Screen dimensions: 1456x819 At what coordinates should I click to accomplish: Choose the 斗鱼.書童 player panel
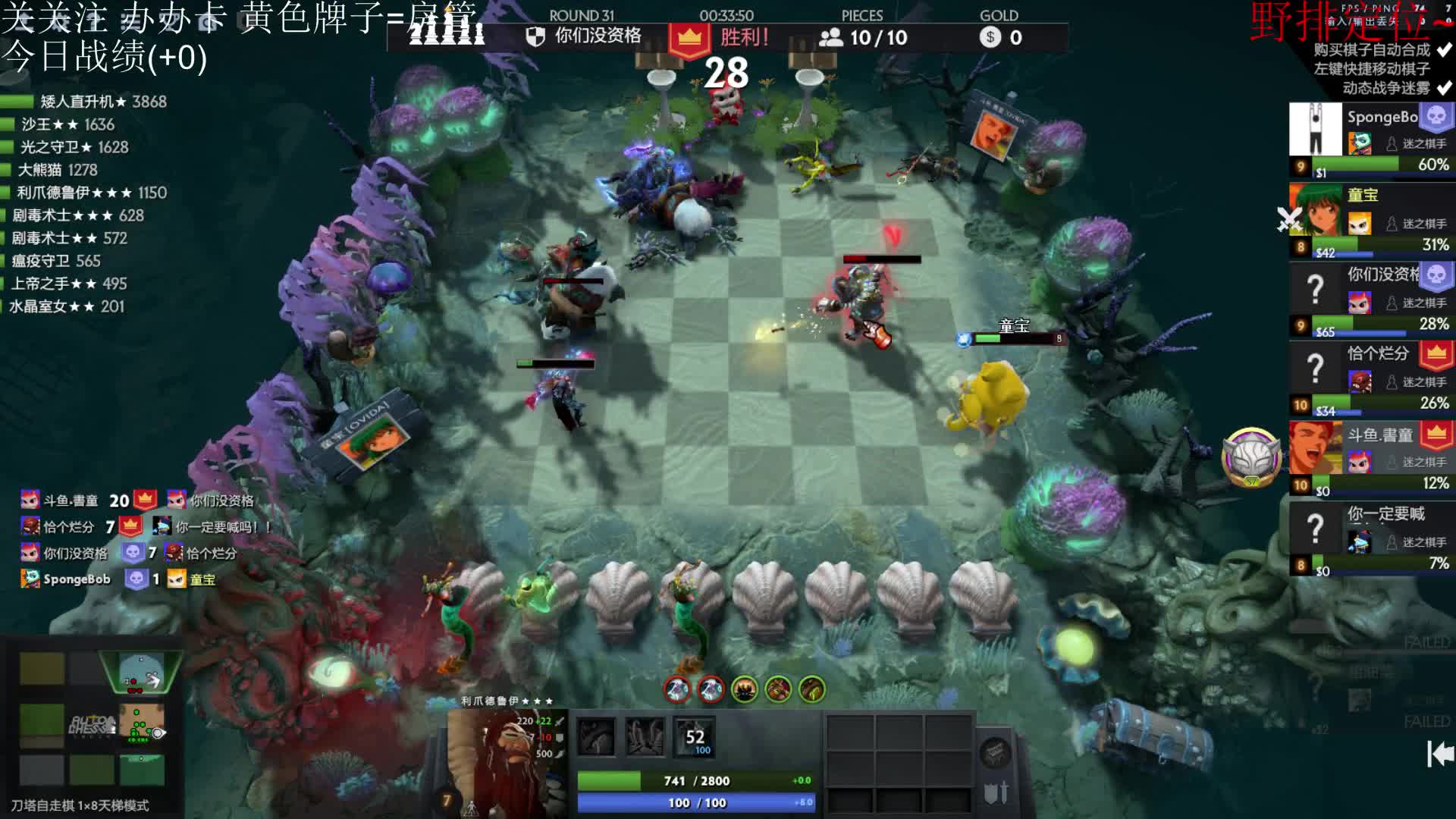click(x=1371, y=459)
